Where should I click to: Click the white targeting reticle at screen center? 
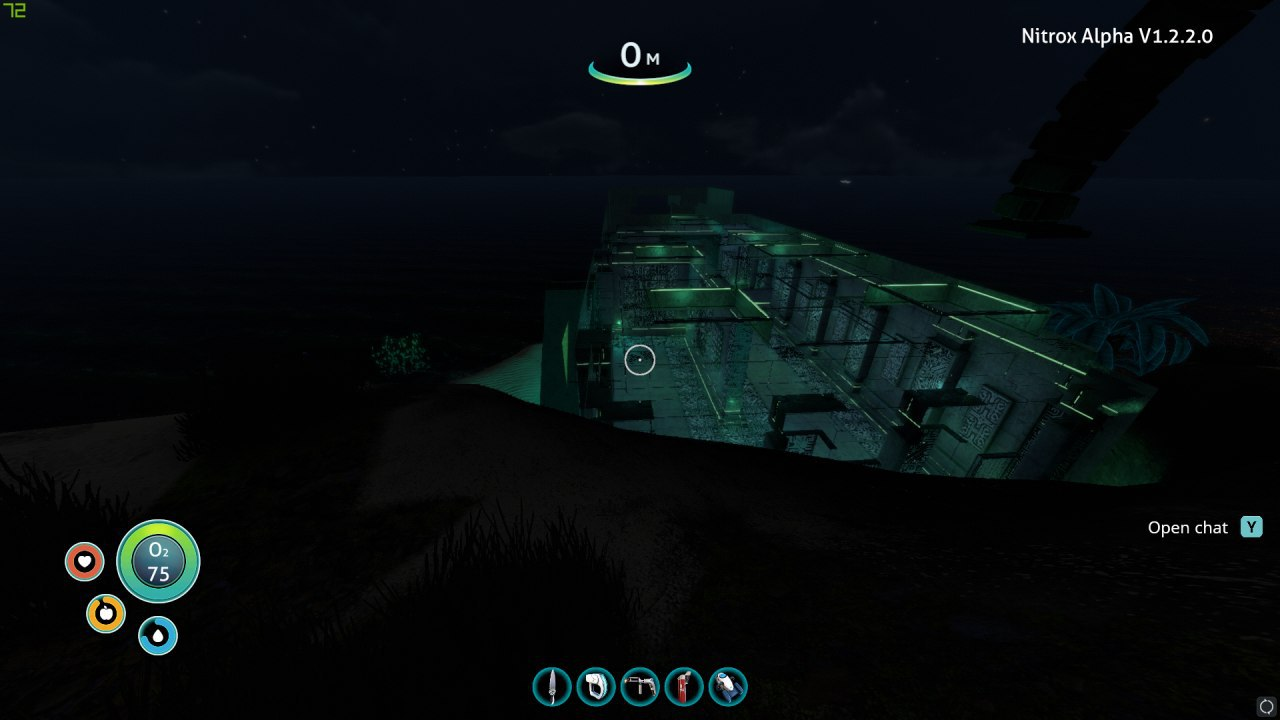(638, 360)
